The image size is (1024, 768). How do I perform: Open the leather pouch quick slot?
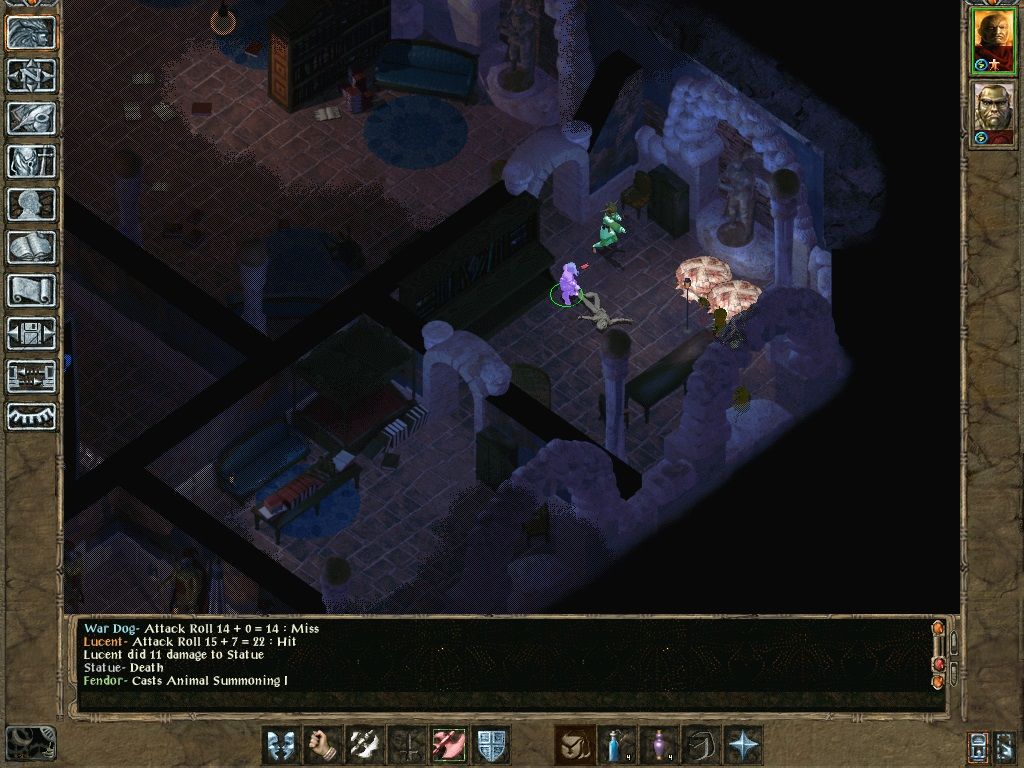coord(574,745)
